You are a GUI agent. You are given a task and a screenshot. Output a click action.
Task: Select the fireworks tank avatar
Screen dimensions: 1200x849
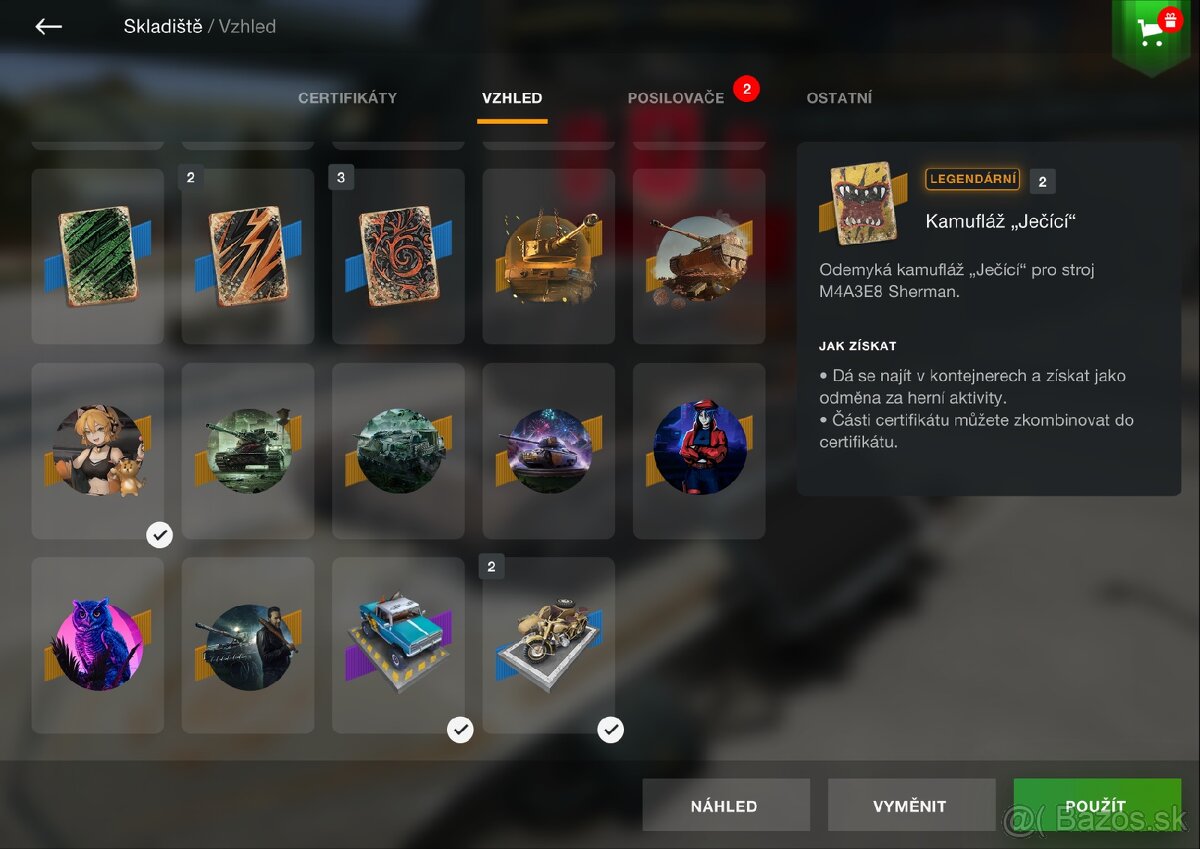point(548,450)
